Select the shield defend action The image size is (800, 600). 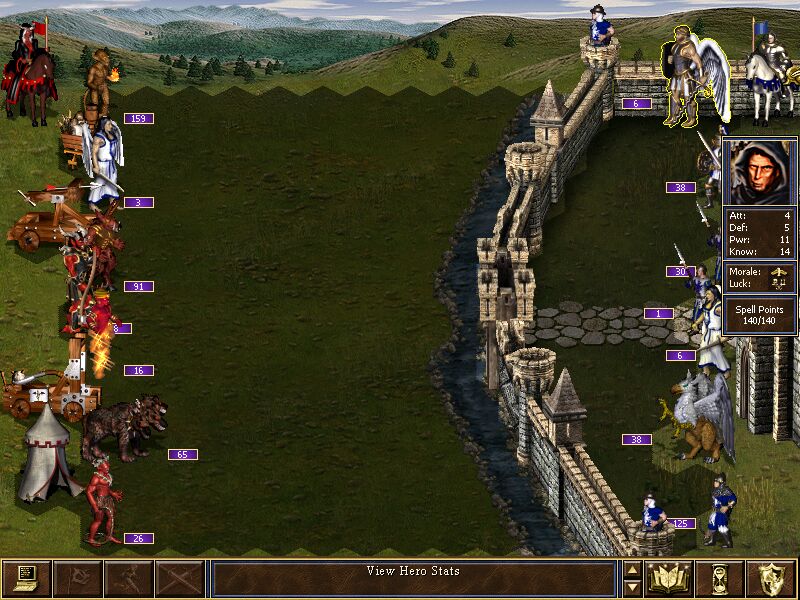coord(772,579)
